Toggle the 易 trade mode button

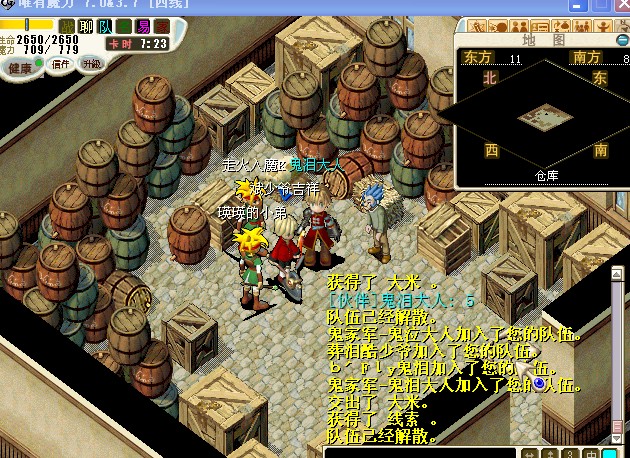pyautogui.click(x=144, y=26)
